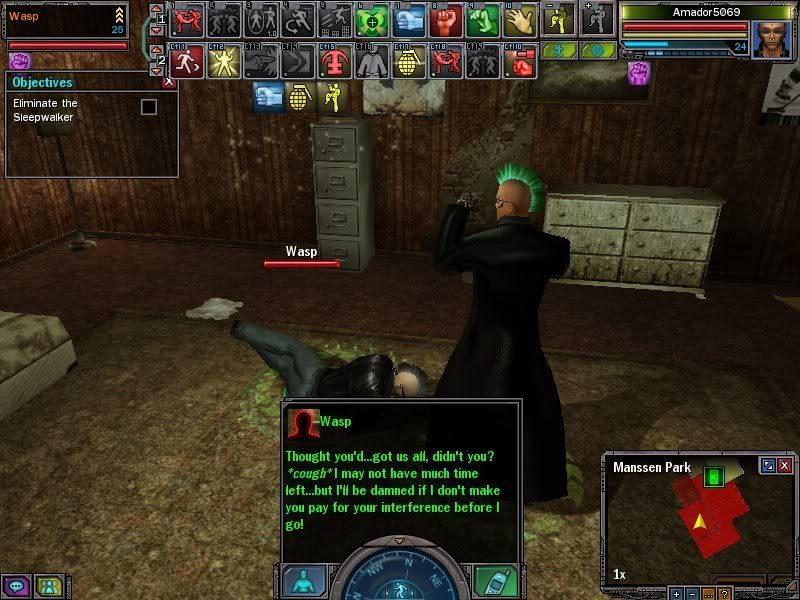Click Amador5069's character portrait
Viewport: 800px width, 600px height.
pos(771,40)
